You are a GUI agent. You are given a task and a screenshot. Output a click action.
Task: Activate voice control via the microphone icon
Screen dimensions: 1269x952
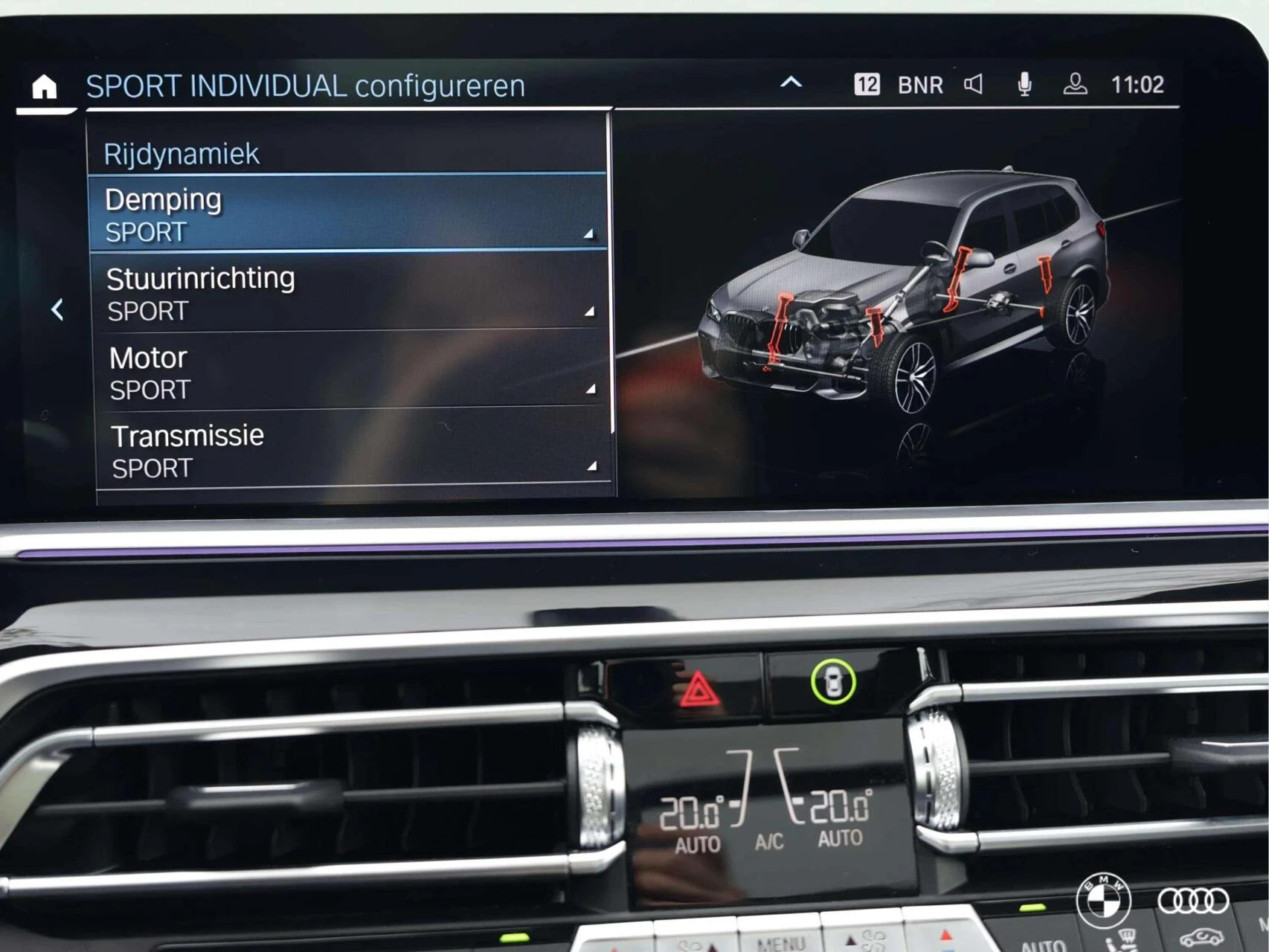point(1025,84)
